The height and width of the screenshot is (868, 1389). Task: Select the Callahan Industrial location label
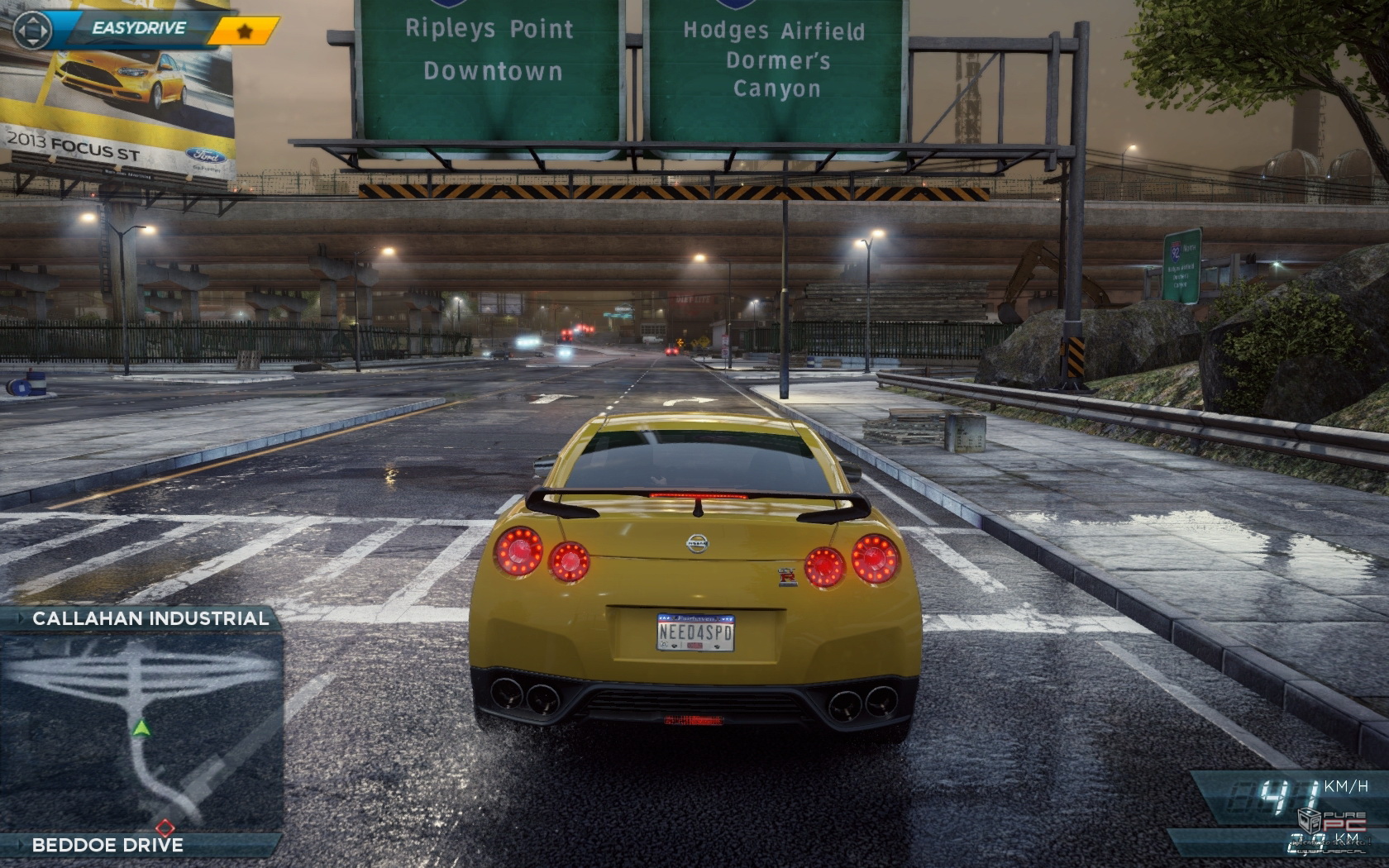(x=150, y=618)
